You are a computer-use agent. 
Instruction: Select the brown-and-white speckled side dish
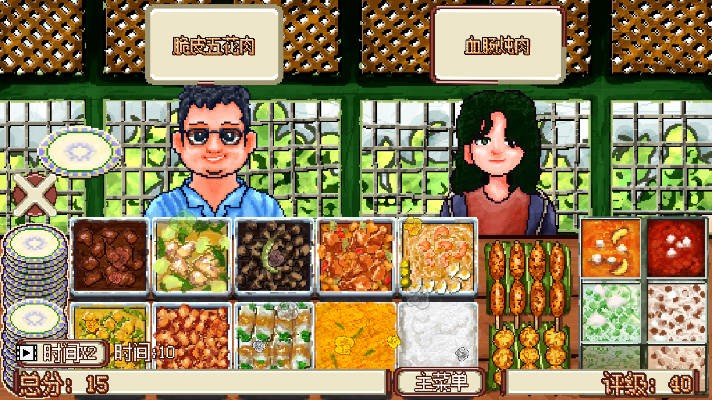676,310
